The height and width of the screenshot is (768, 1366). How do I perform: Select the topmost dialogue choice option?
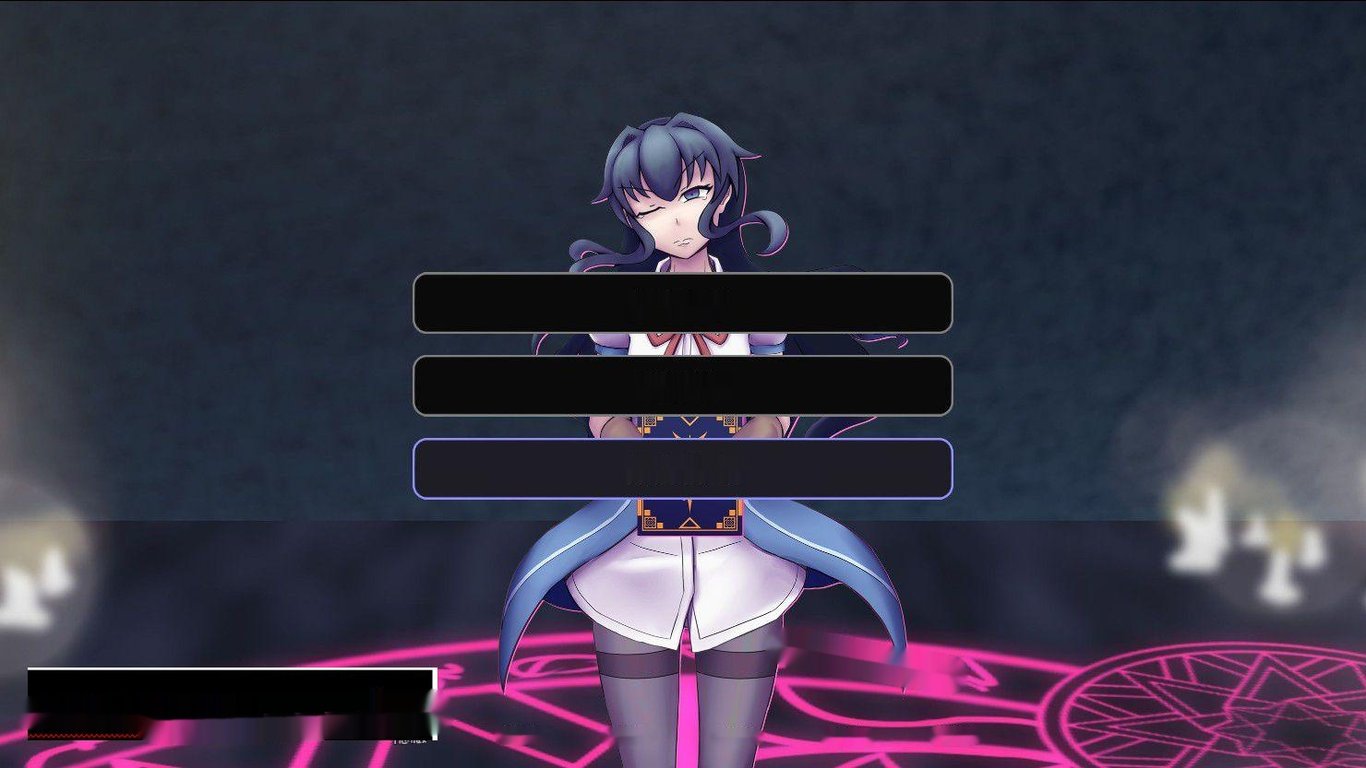(x=683, y=304)
